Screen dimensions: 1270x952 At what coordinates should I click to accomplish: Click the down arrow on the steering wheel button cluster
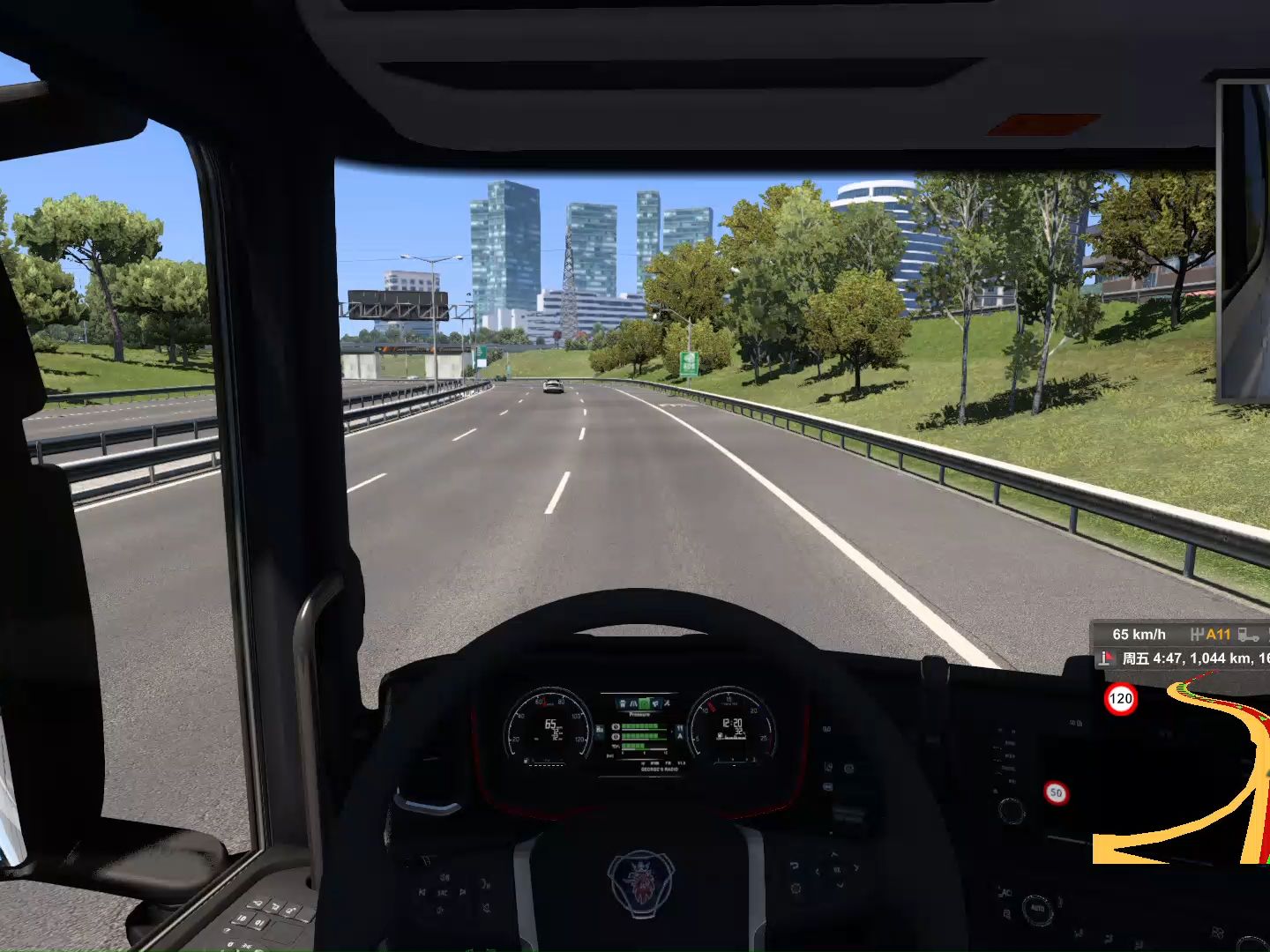840,885
